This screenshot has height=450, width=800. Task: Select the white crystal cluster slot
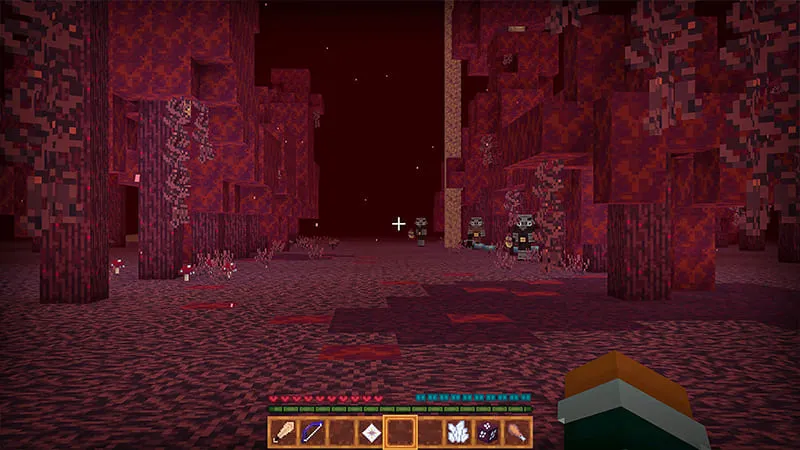tap(458, 433)
